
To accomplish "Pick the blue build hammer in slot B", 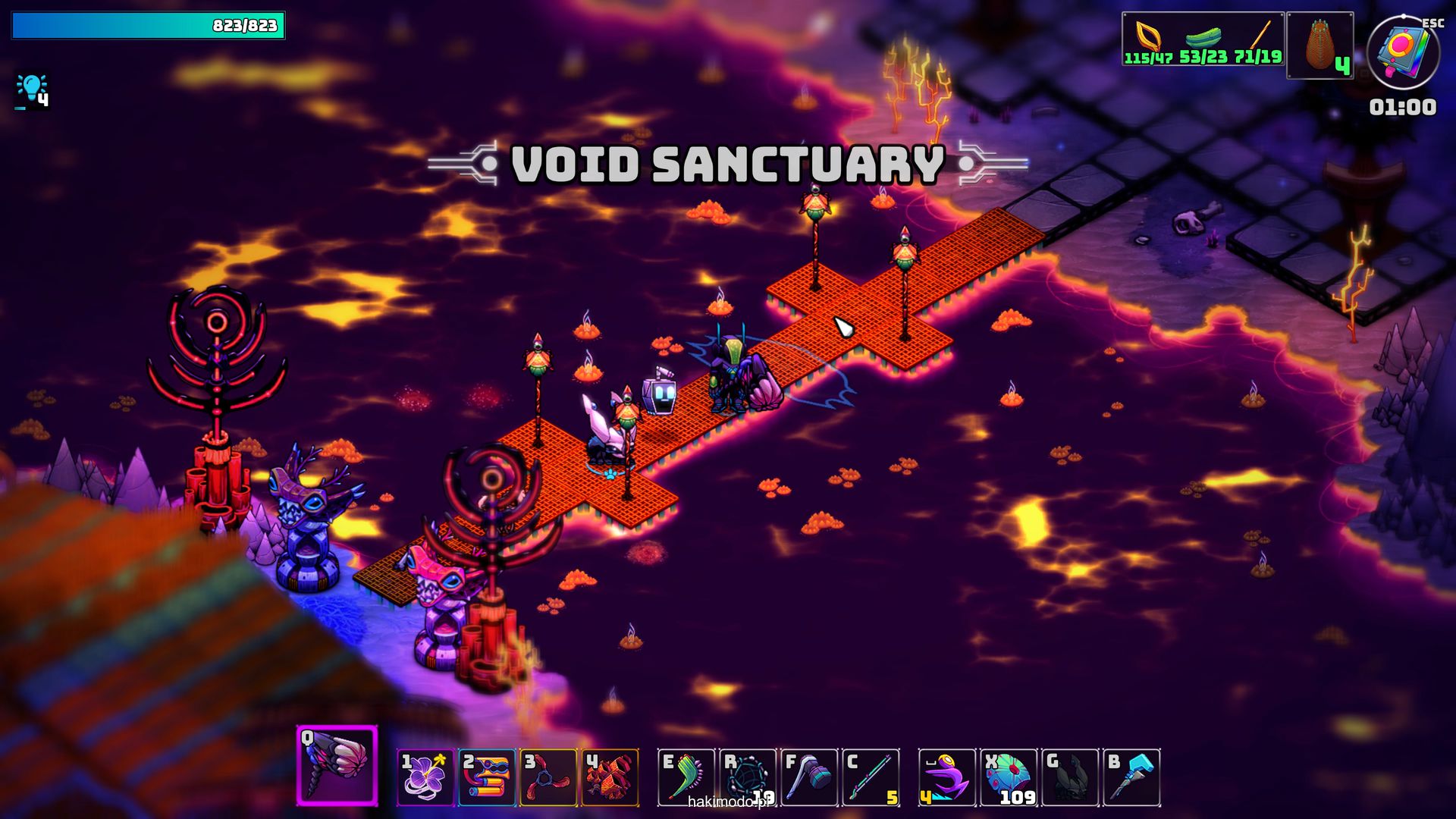I will coord(1131,777).
